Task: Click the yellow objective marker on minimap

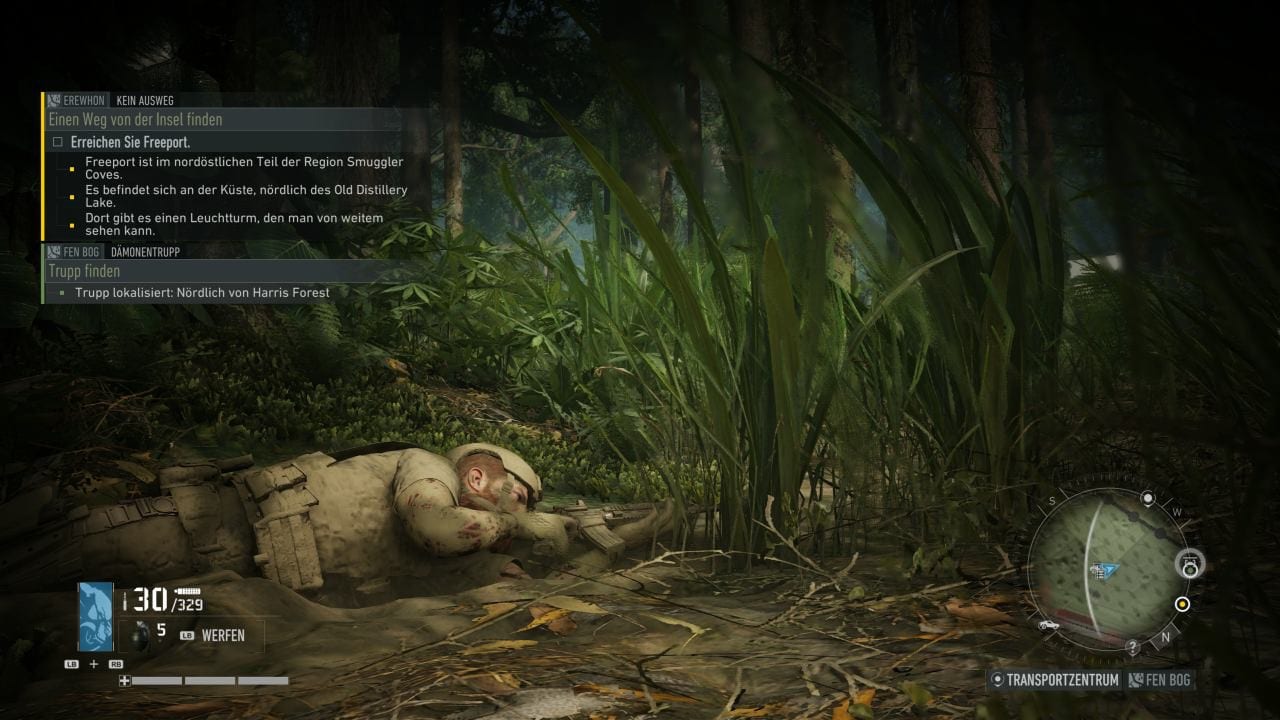Action: click(1182, 604)
